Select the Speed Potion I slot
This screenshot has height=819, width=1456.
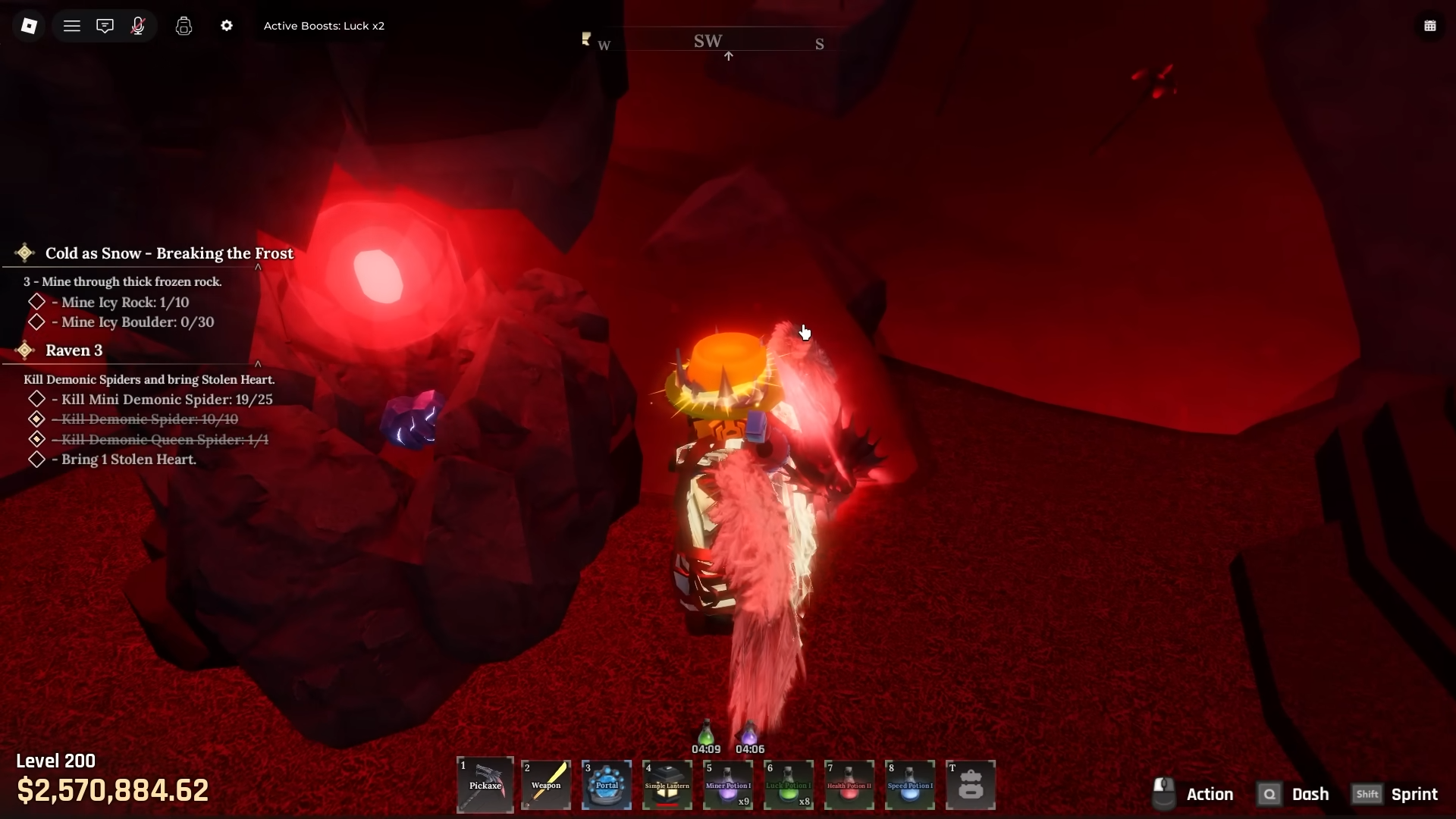tap(910, 785)
